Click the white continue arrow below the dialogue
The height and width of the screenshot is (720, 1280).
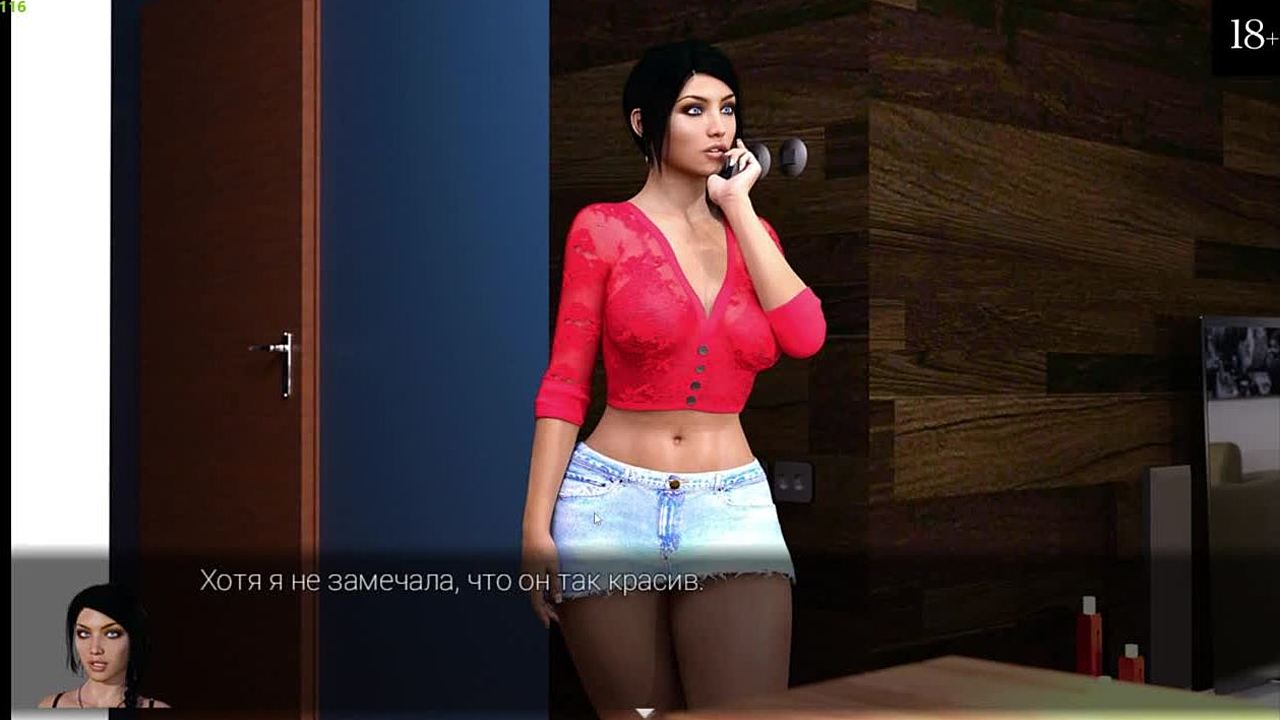click(645, 713)
